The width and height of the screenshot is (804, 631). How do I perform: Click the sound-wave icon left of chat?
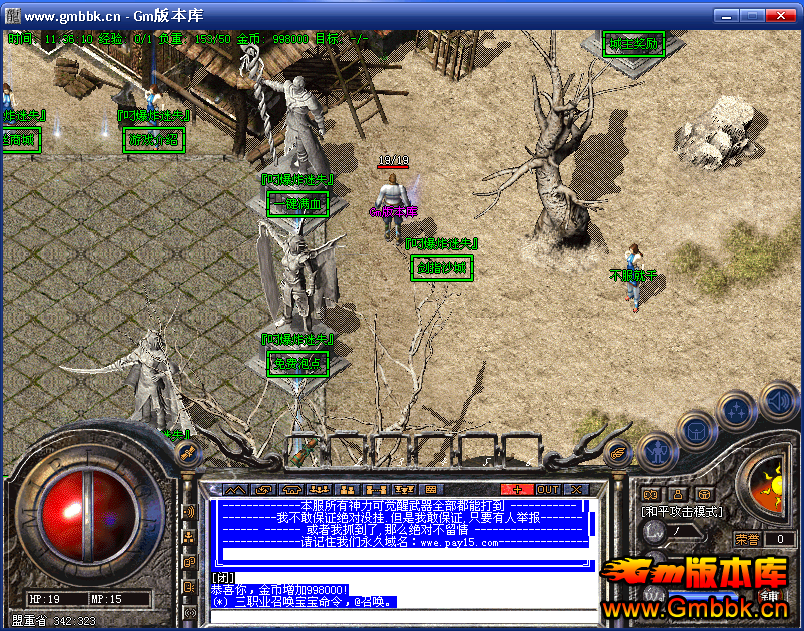click(189, 513)
